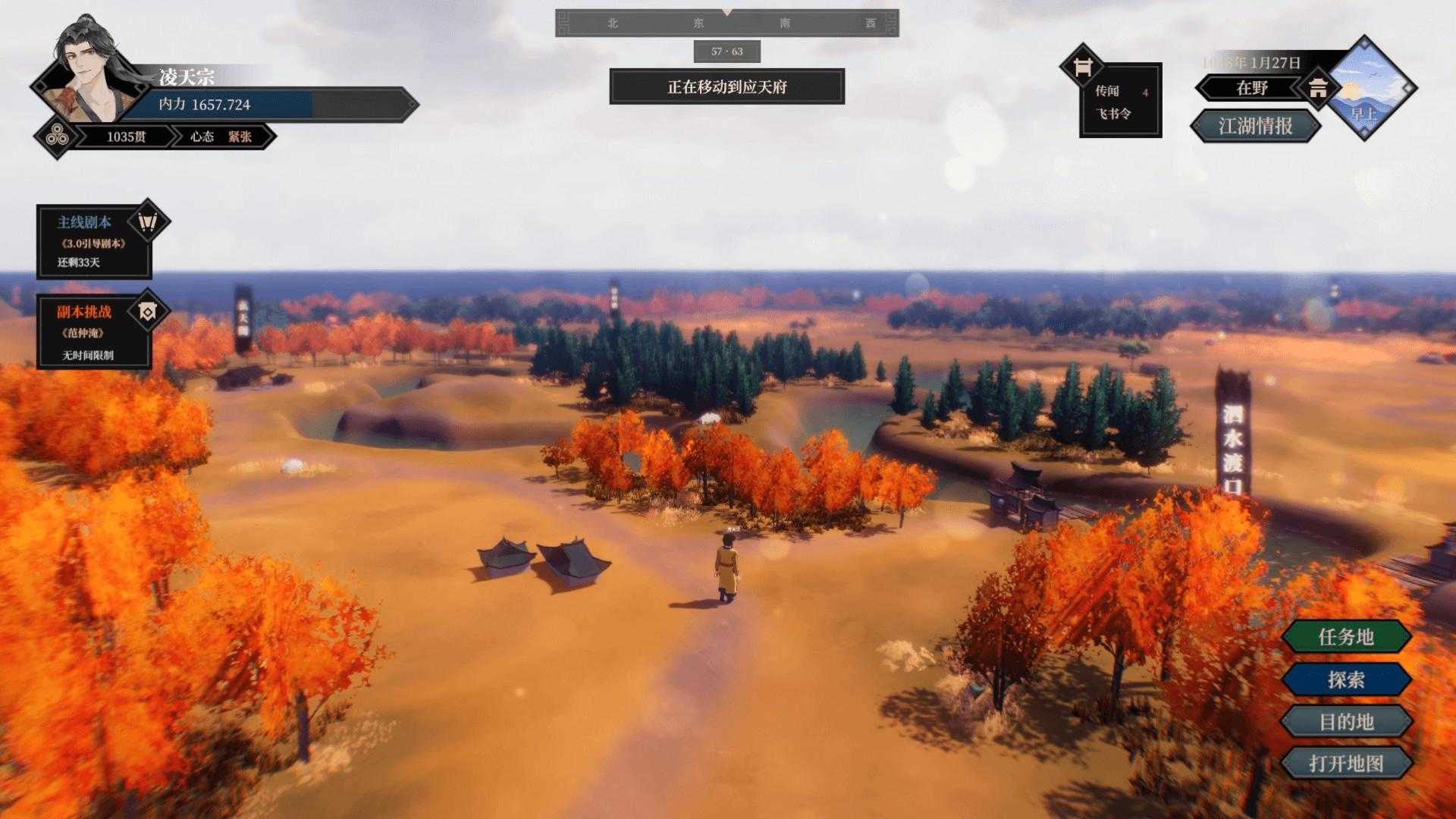Activate the blue 探索 explore button
The height and width of the screenshot is (819, 1456).
click(1346, 679)
